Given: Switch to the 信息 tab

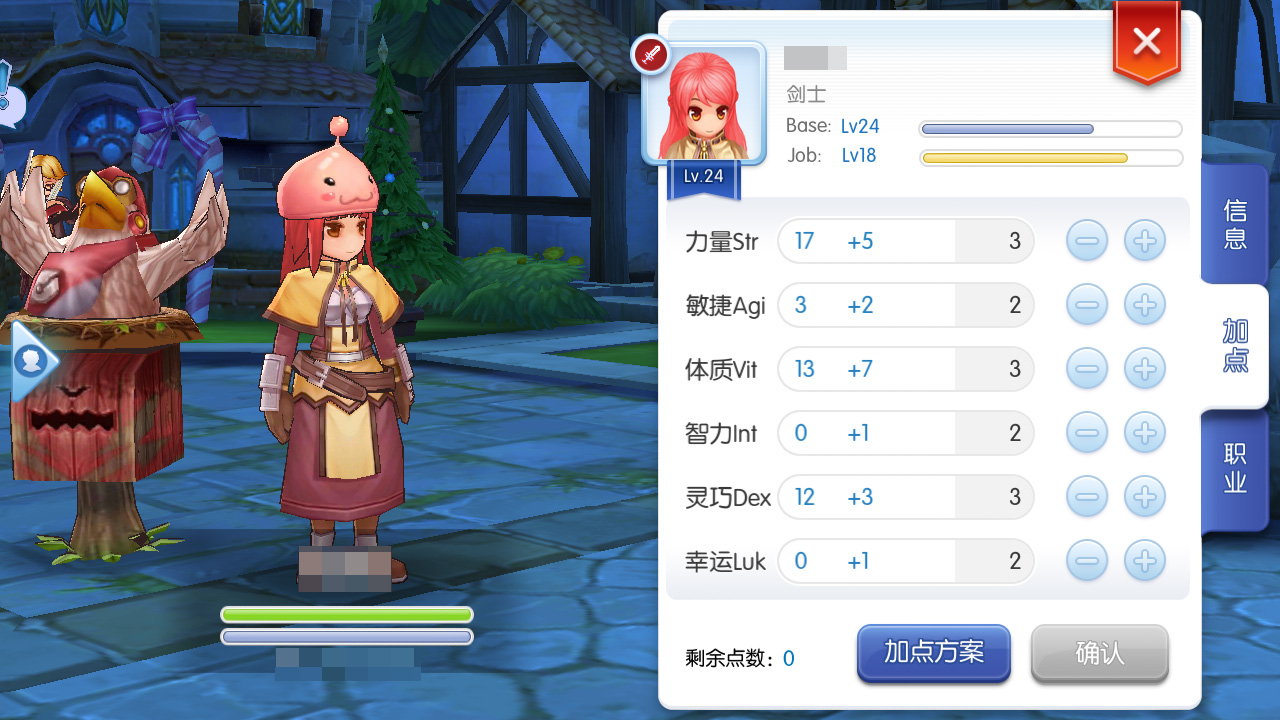Looking at the screenshot, I should pyautogui.click(x=1234, y=222).
